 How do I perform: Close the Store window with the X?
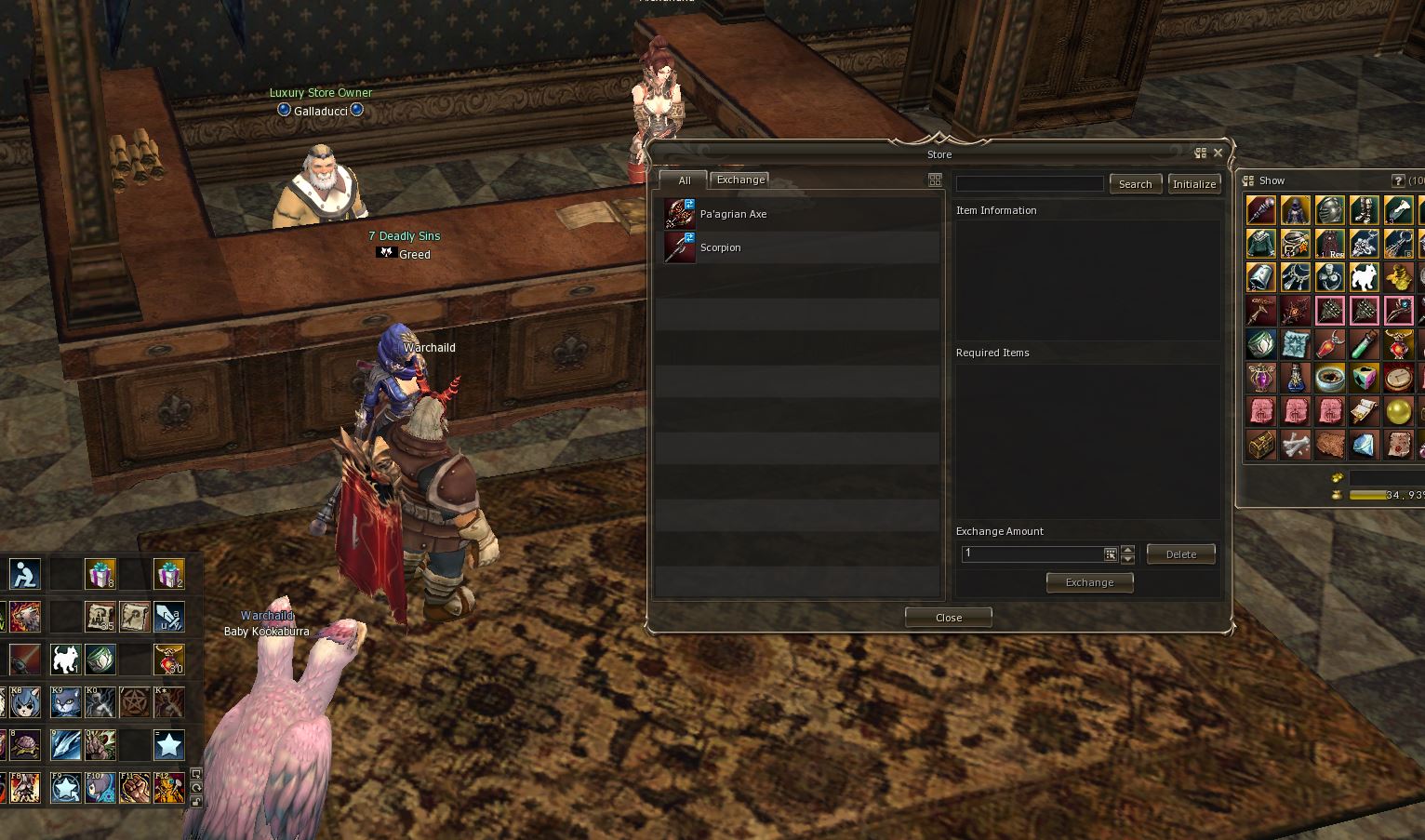[x=1218, y=153]
